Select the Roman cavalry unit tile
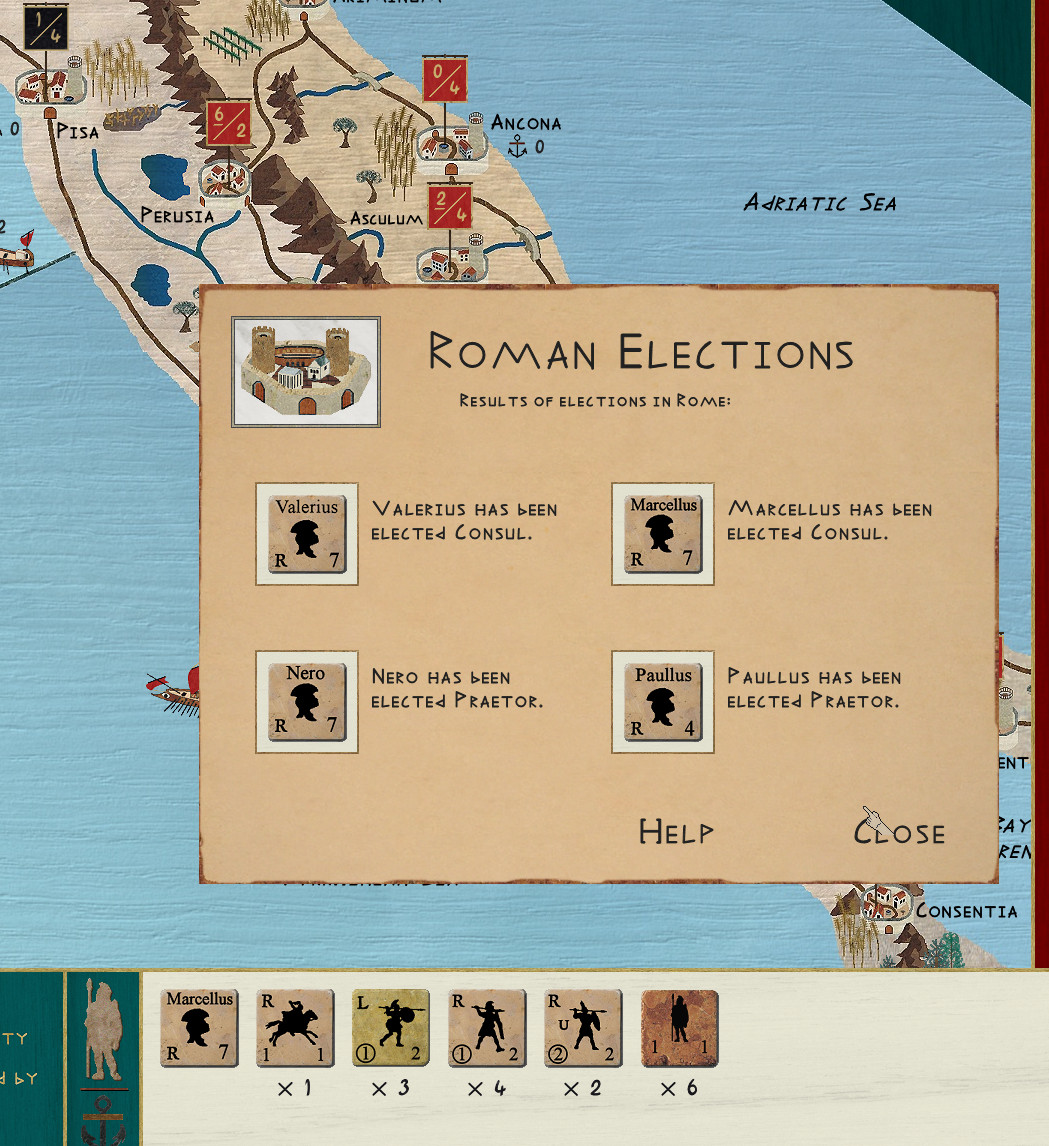 click(x=295, y=1030)
